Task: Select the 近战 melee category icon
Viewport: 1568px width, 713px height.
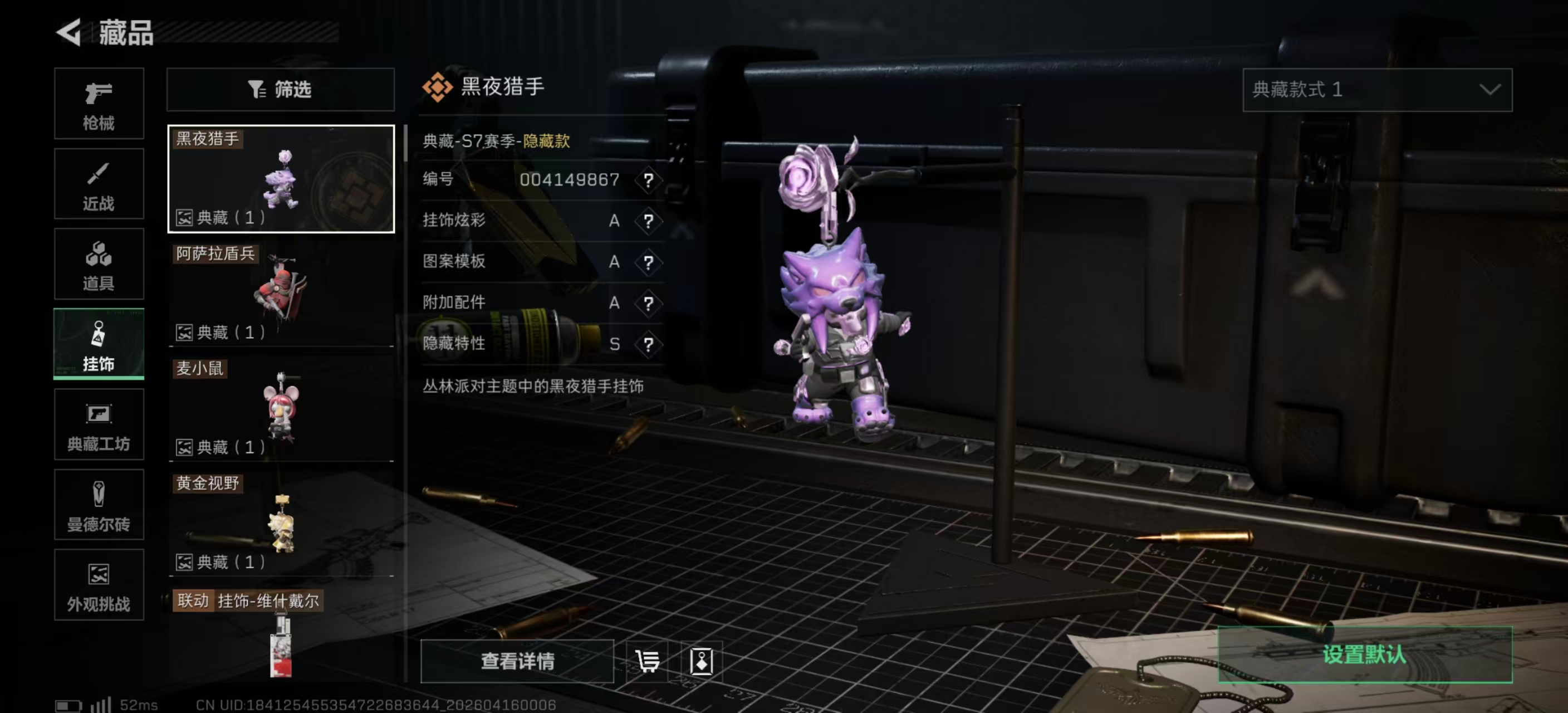Action: 99,184
